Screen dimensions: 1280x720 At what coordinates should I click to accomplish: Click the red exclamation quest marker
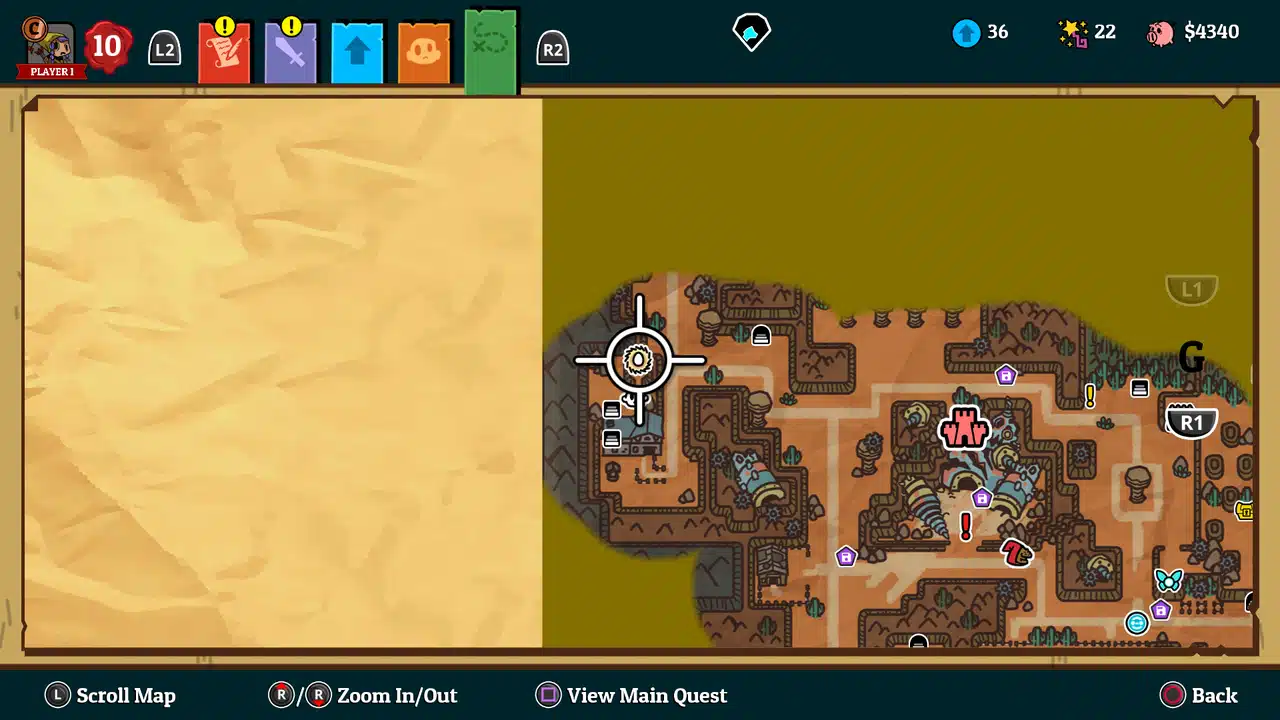965,527
